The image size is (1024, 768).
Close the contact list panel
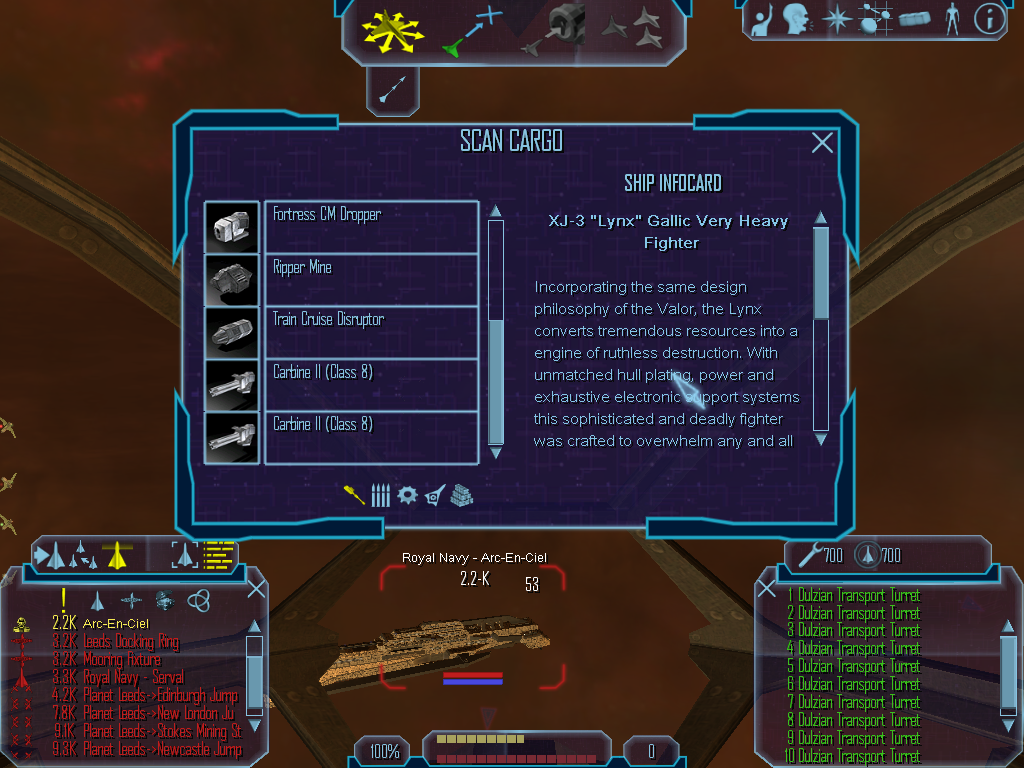[256, 588]
